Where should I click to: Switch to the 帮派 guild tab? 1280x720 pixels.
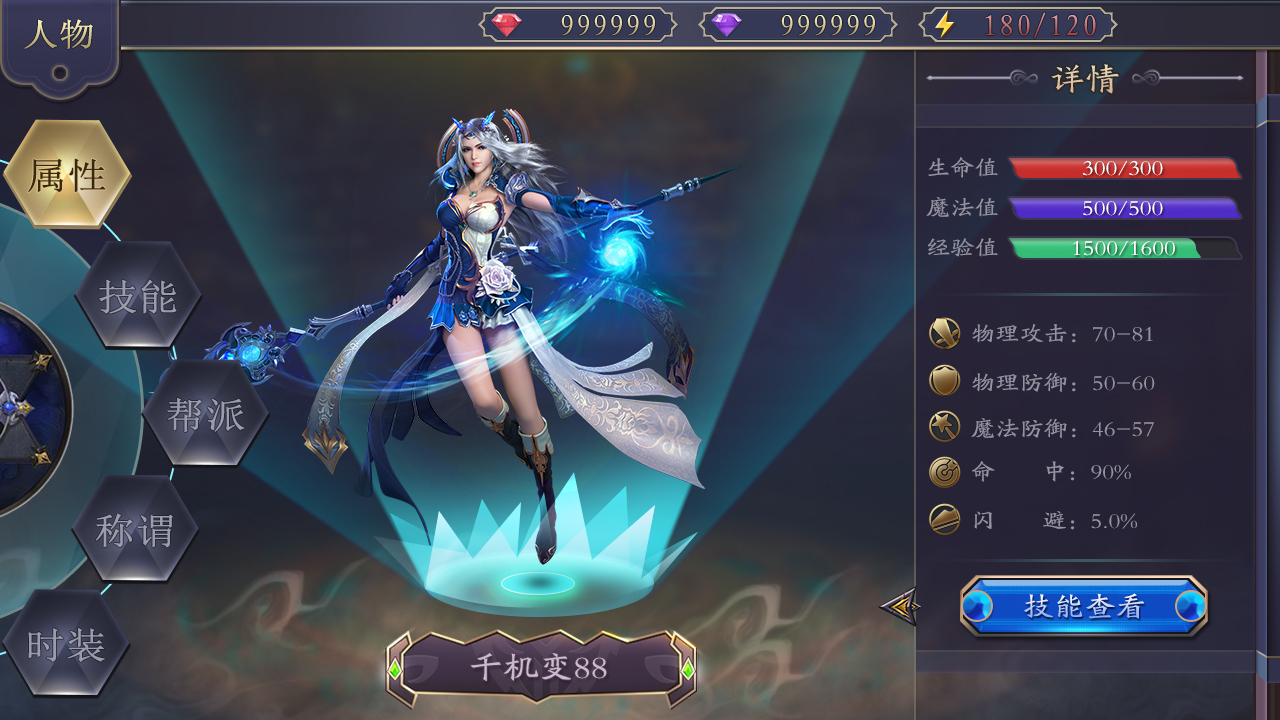coord(205,411)
